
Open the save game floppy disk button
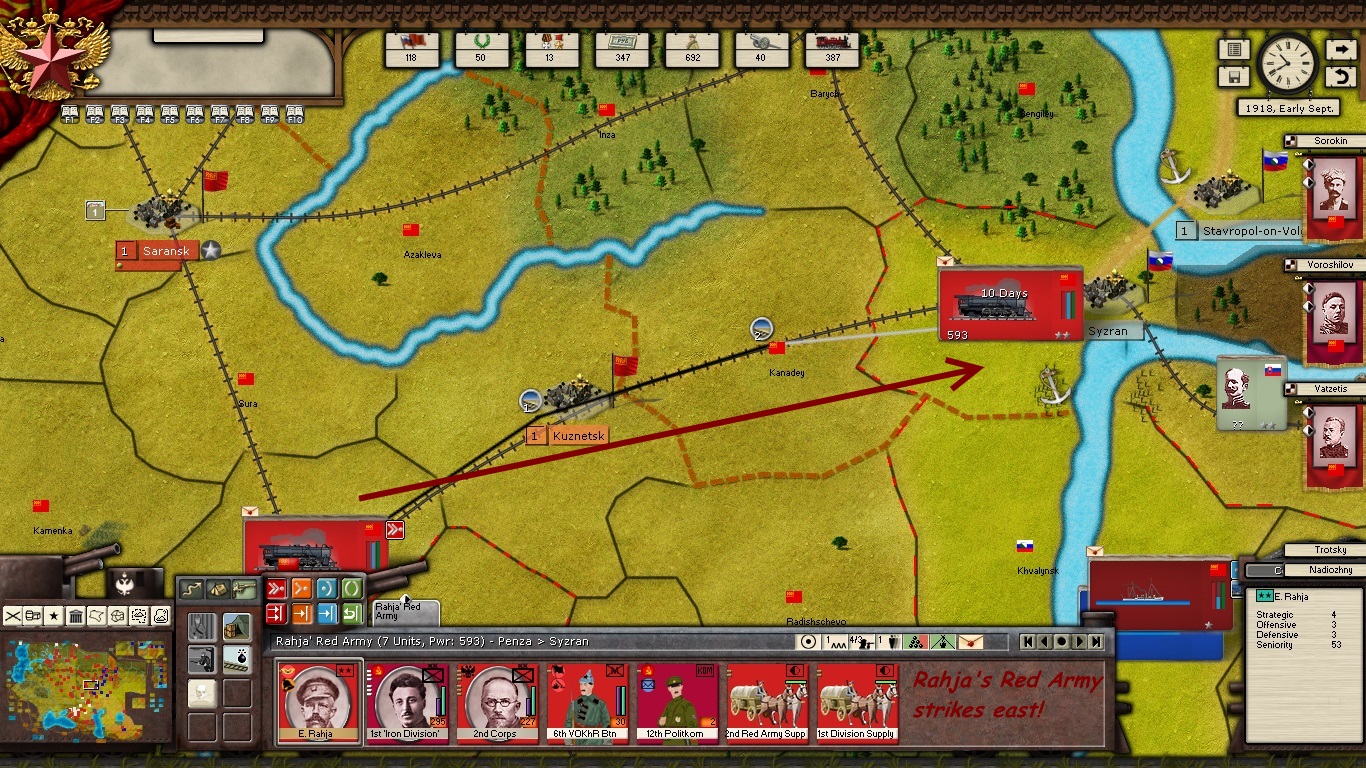(x=1233, y=76)
